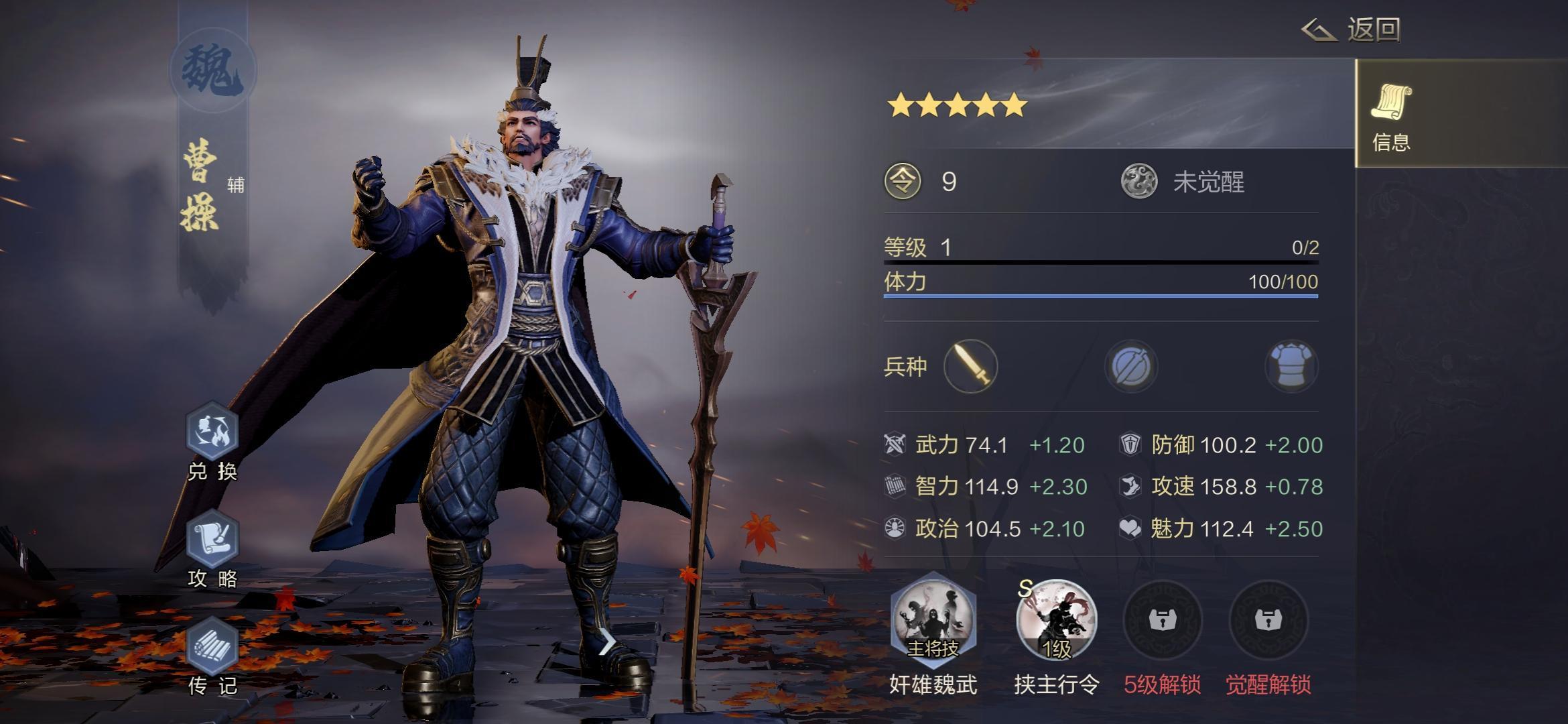1568x724 pixels.
Task: Tap the 魏 faction emblem
Action: 212,70
